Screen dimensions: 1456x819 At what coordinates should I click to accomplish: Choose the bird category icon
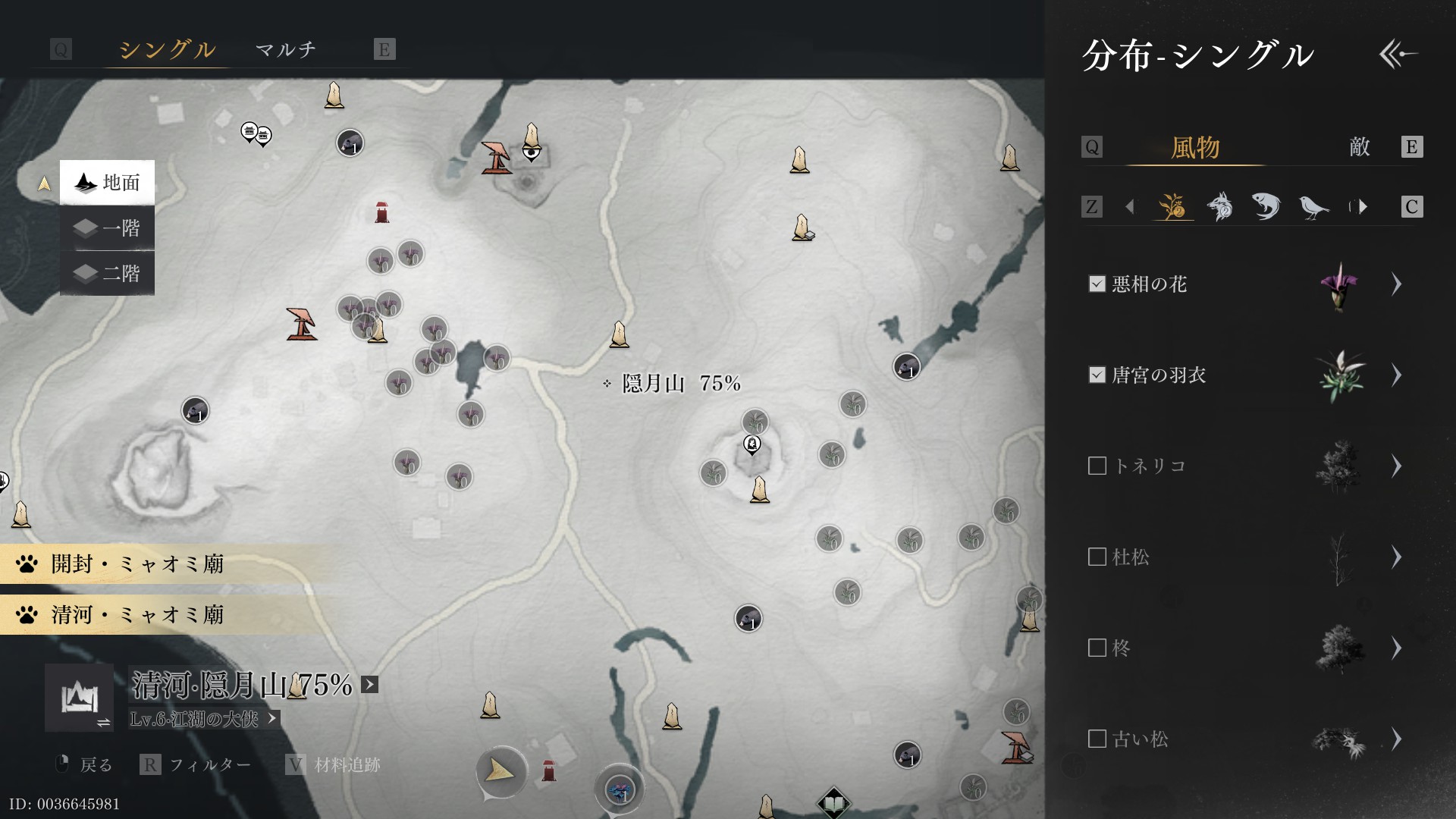point(1313,206)
